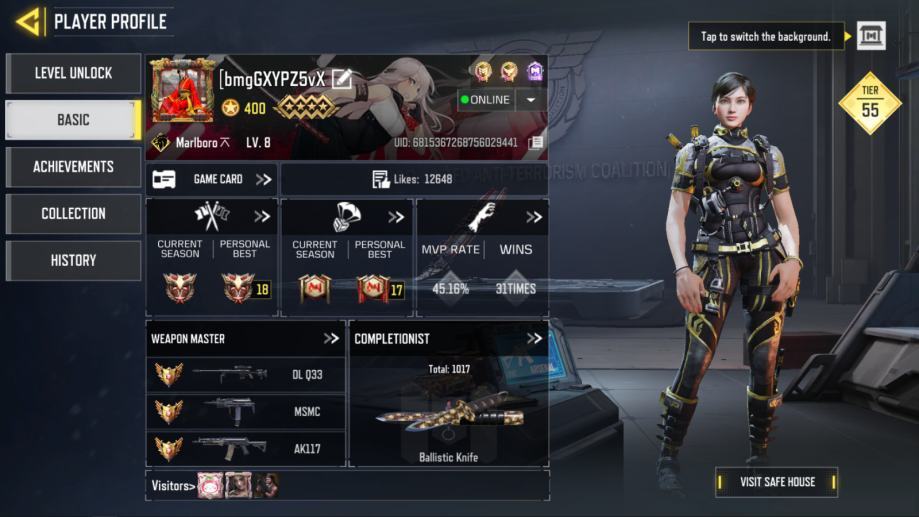
Task: Select the DL Q33 weapon row
Action: 245,375
